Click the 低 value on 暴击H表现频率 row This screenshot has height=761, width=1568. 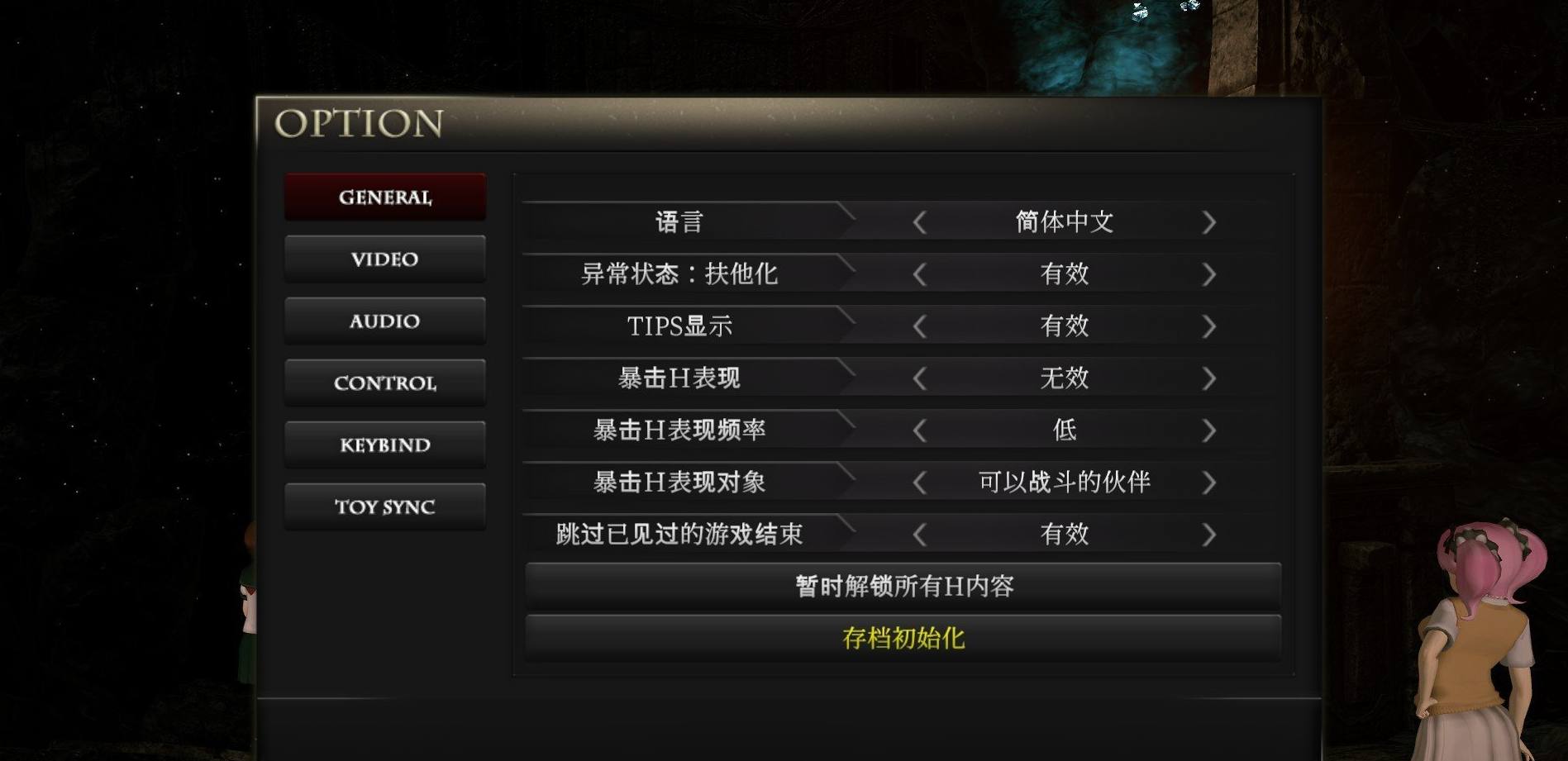click(1065, 430)
